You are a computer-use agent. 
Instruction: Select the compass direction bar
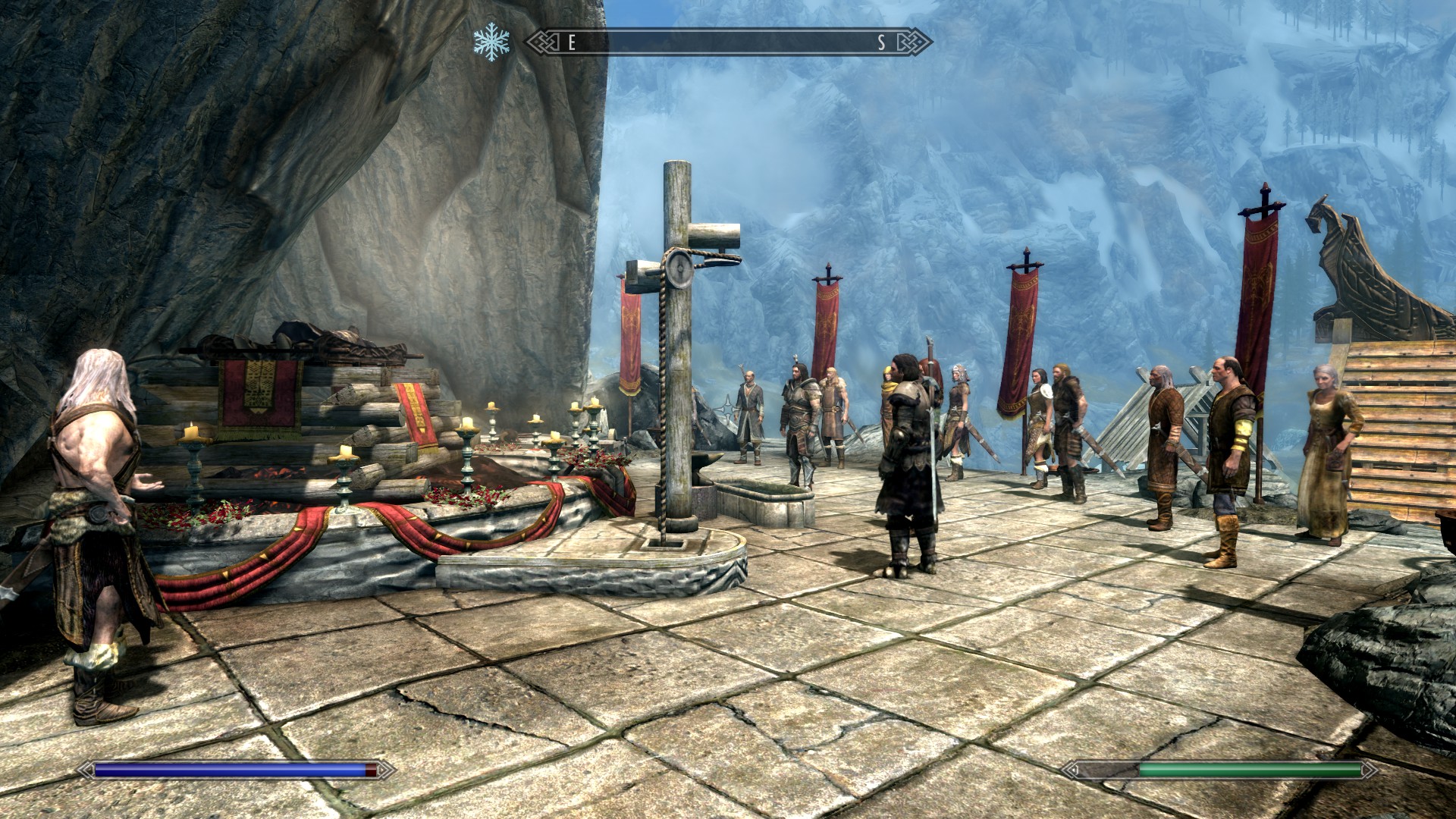click(x=728, y=42)
